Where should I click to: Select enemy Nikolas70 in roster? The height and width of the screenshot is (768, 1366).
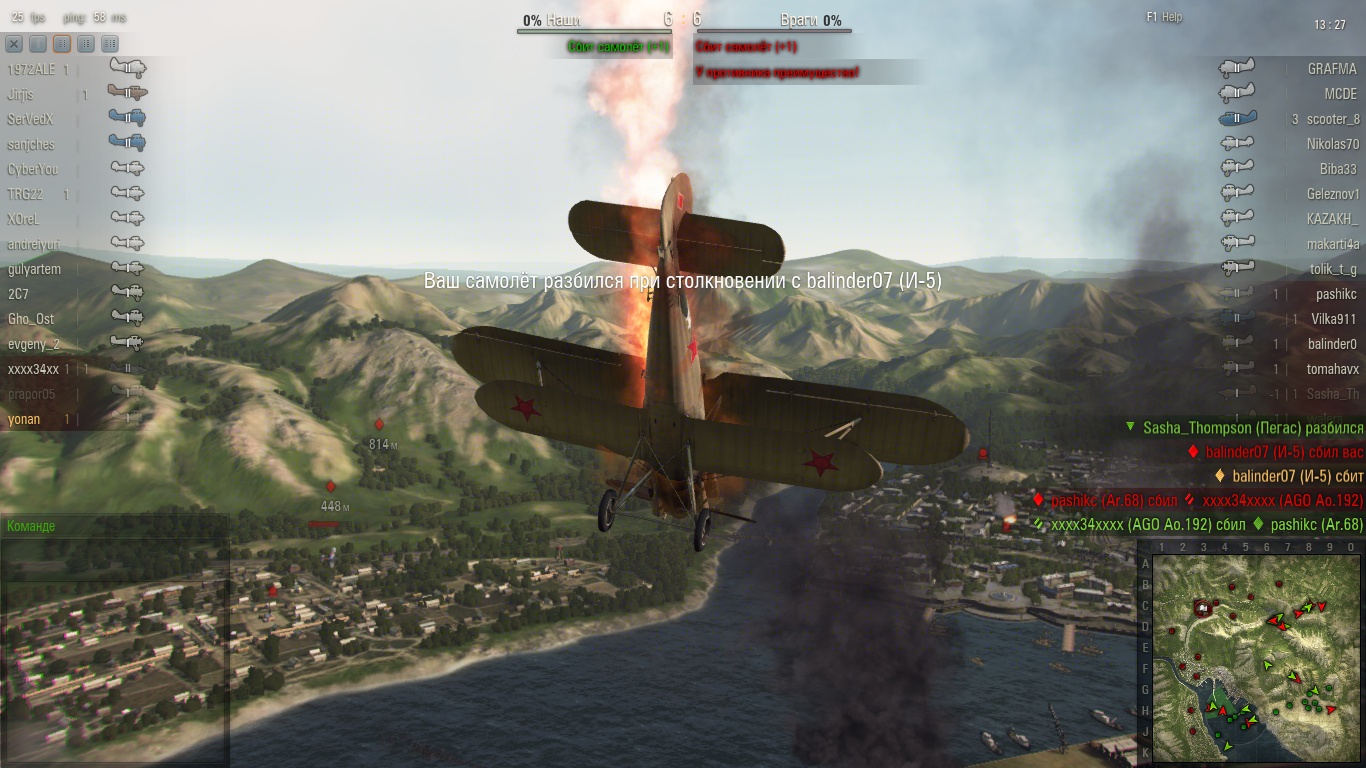coord(1332,145)
